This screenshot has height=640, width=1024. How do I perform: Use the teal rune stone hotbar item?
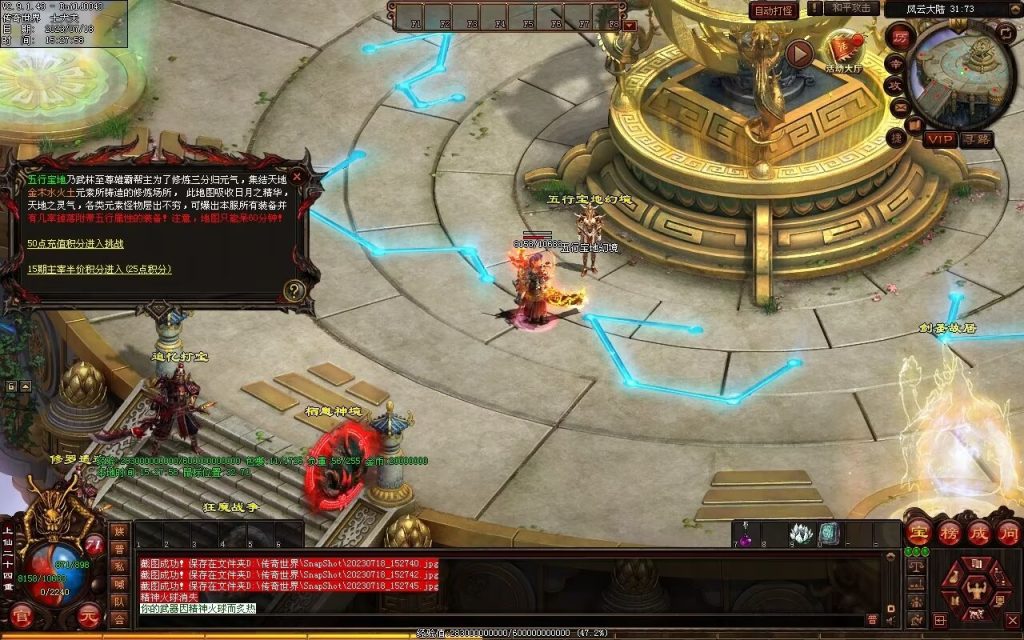tap(828, 533)
